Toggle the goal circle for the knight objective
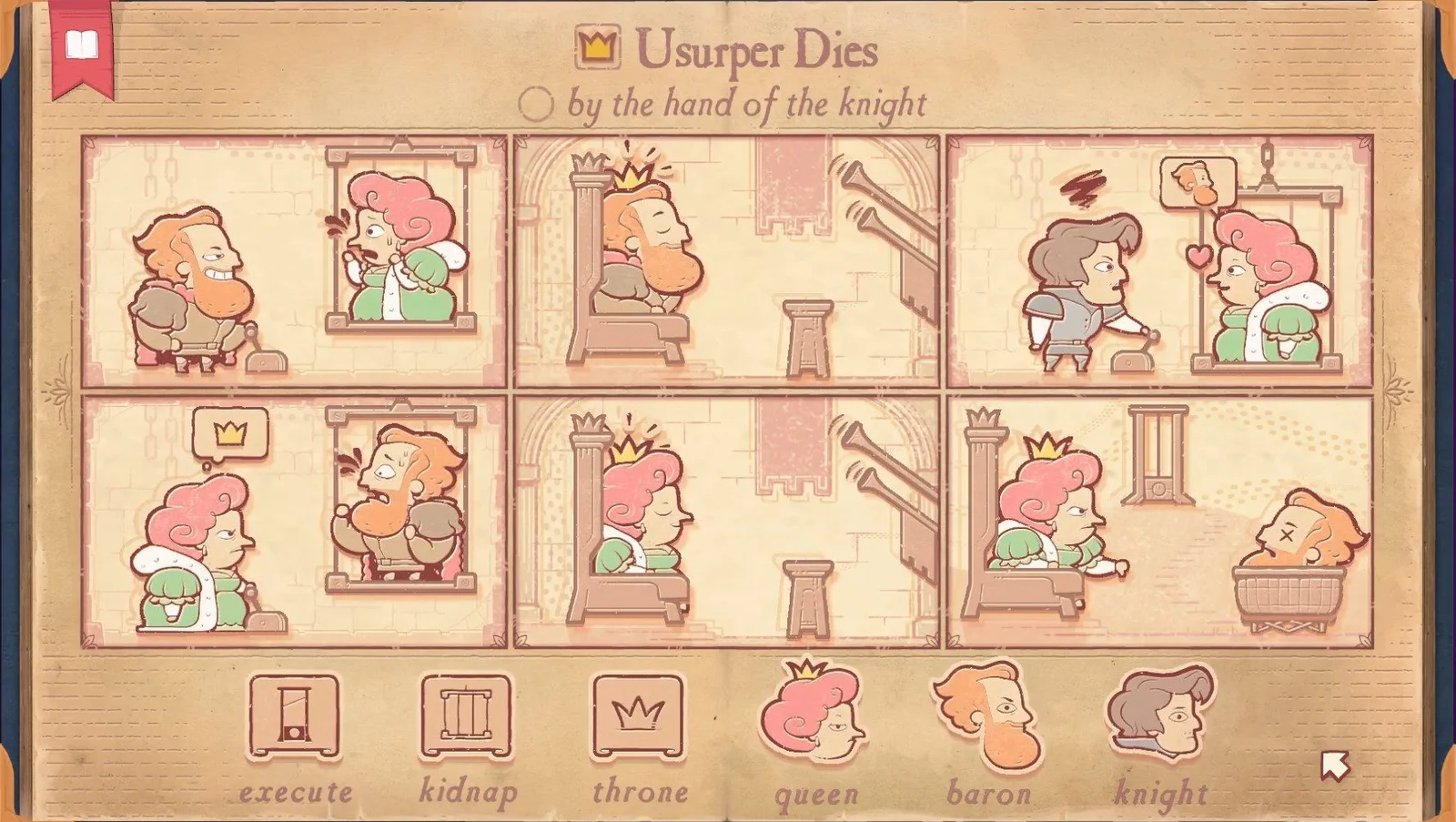This screenshot has width=1456, height=822. [537, 103]
